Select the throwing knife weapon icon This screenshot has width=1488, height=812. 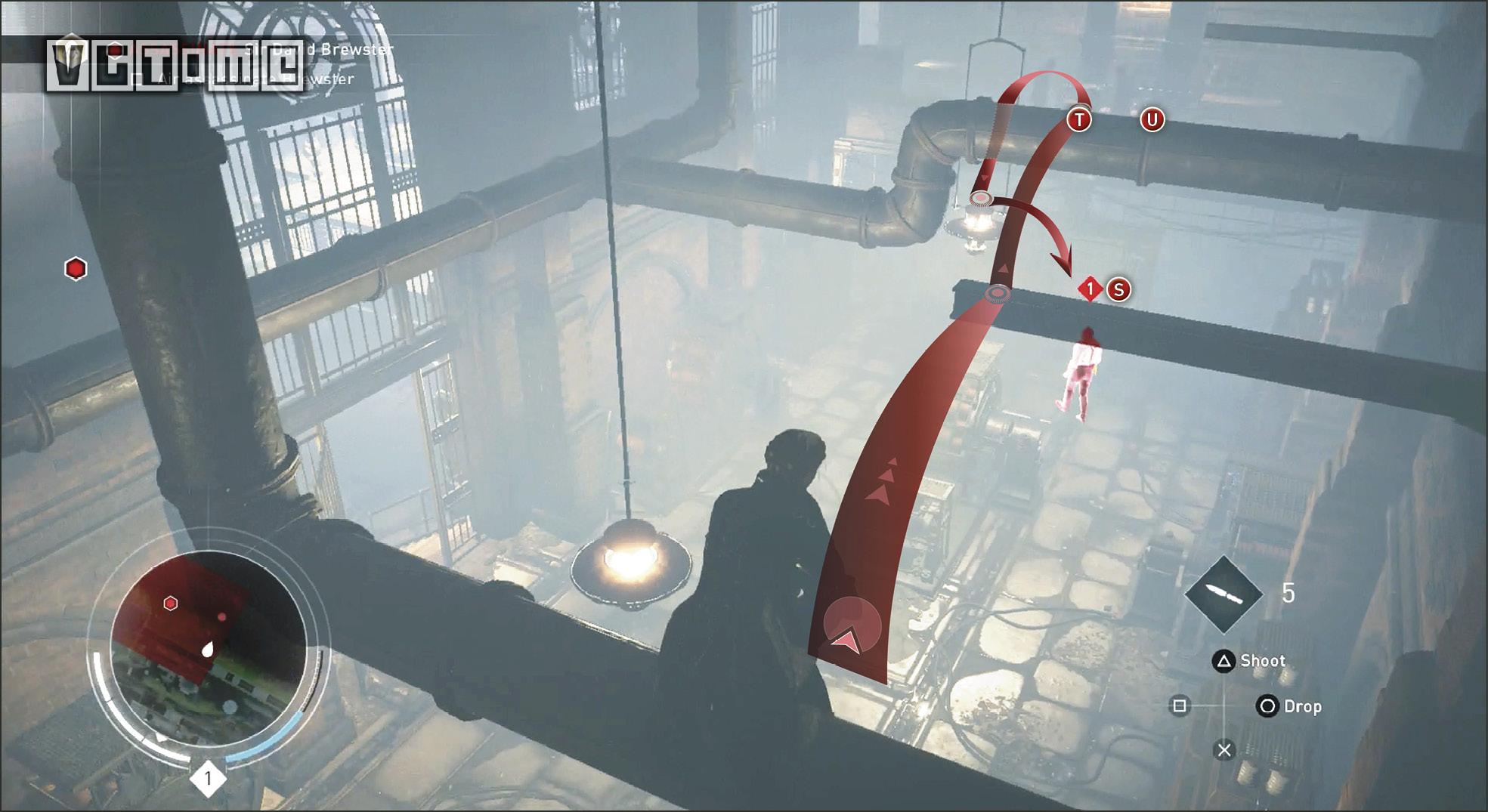(x=1224, y=594)
